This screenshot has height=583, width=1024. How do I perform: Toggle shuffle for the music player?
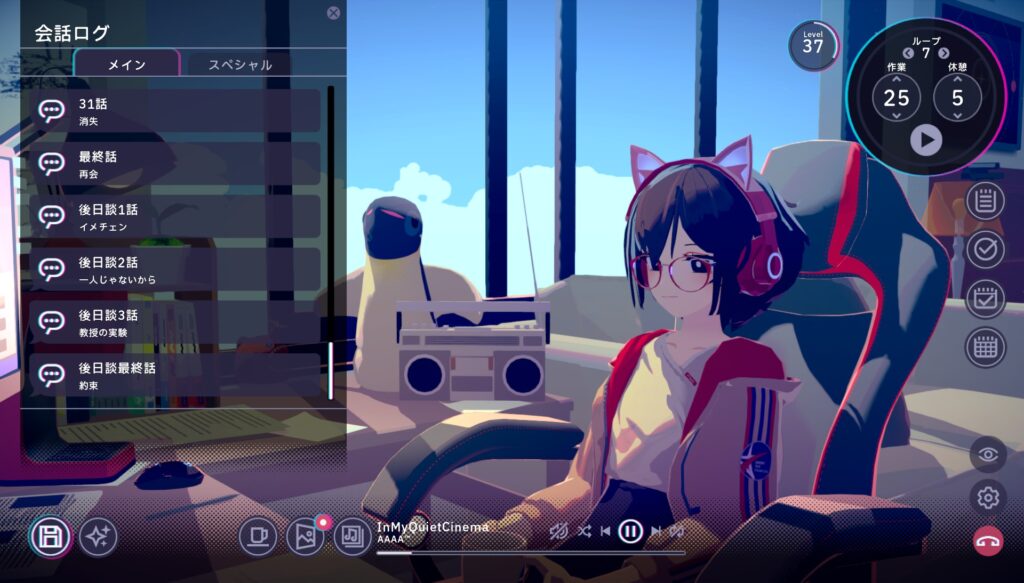click(584, 531)
